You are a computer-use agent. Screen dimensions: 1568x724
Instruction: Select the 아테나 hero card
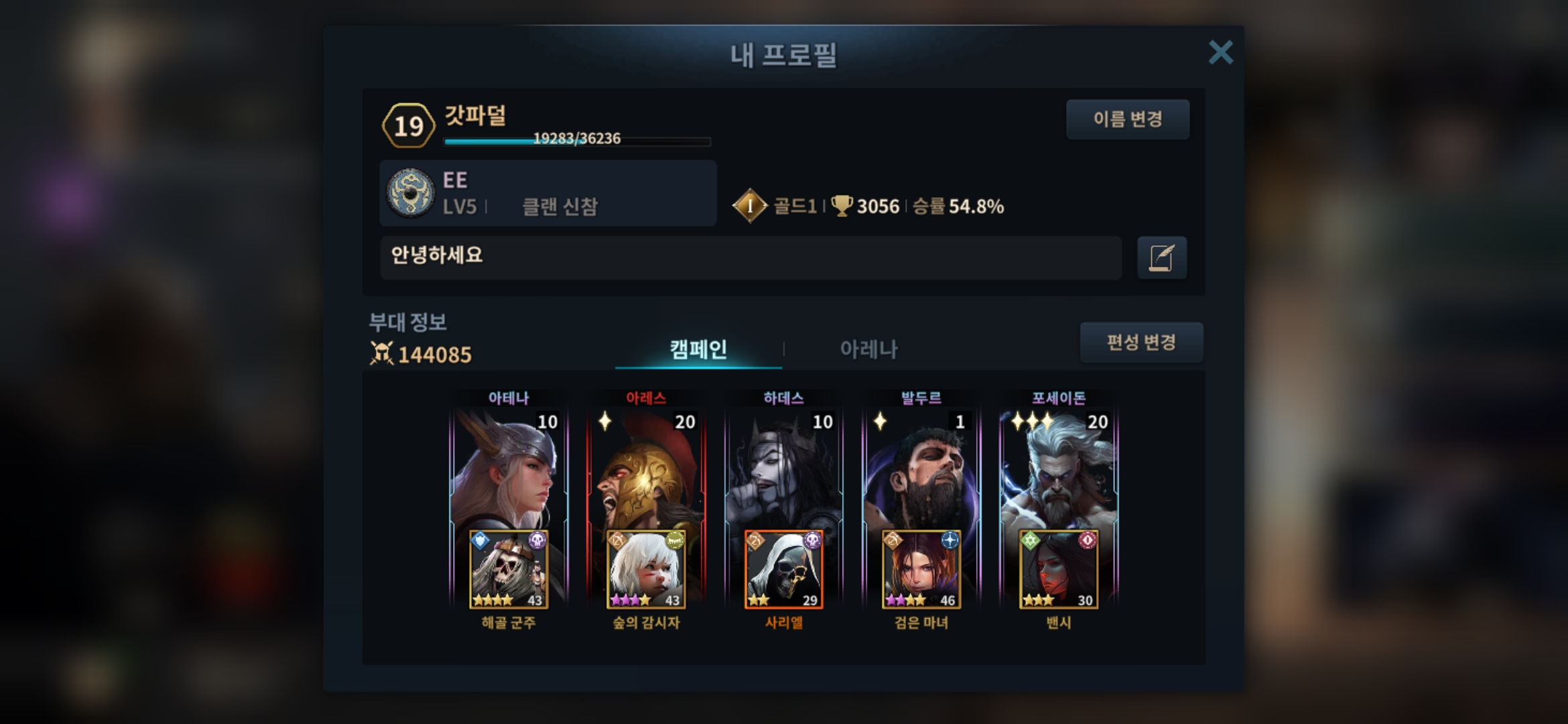point(509,469)
